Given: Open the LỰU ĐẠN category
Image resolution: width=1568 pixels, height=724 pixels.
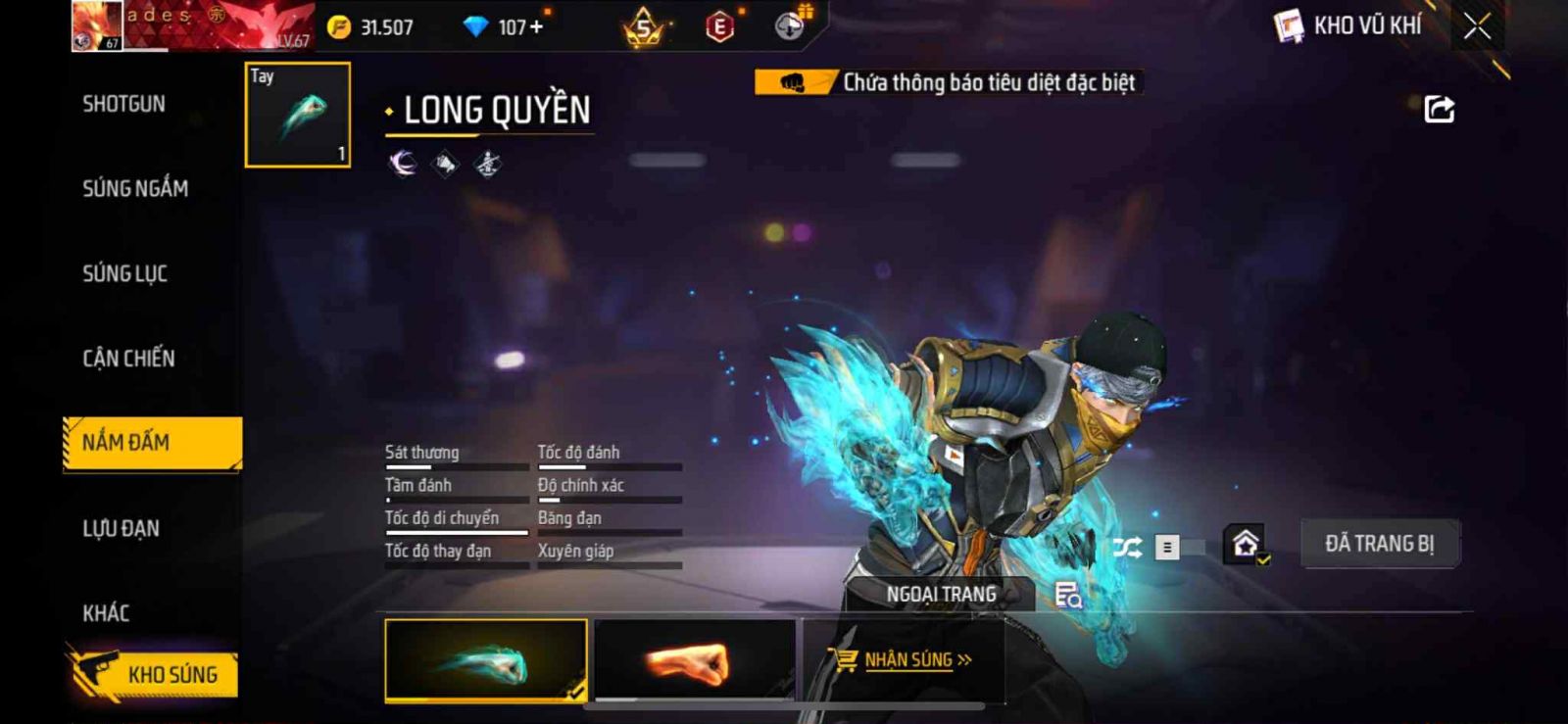Looking at the screenshot, I should click(122, 529).
